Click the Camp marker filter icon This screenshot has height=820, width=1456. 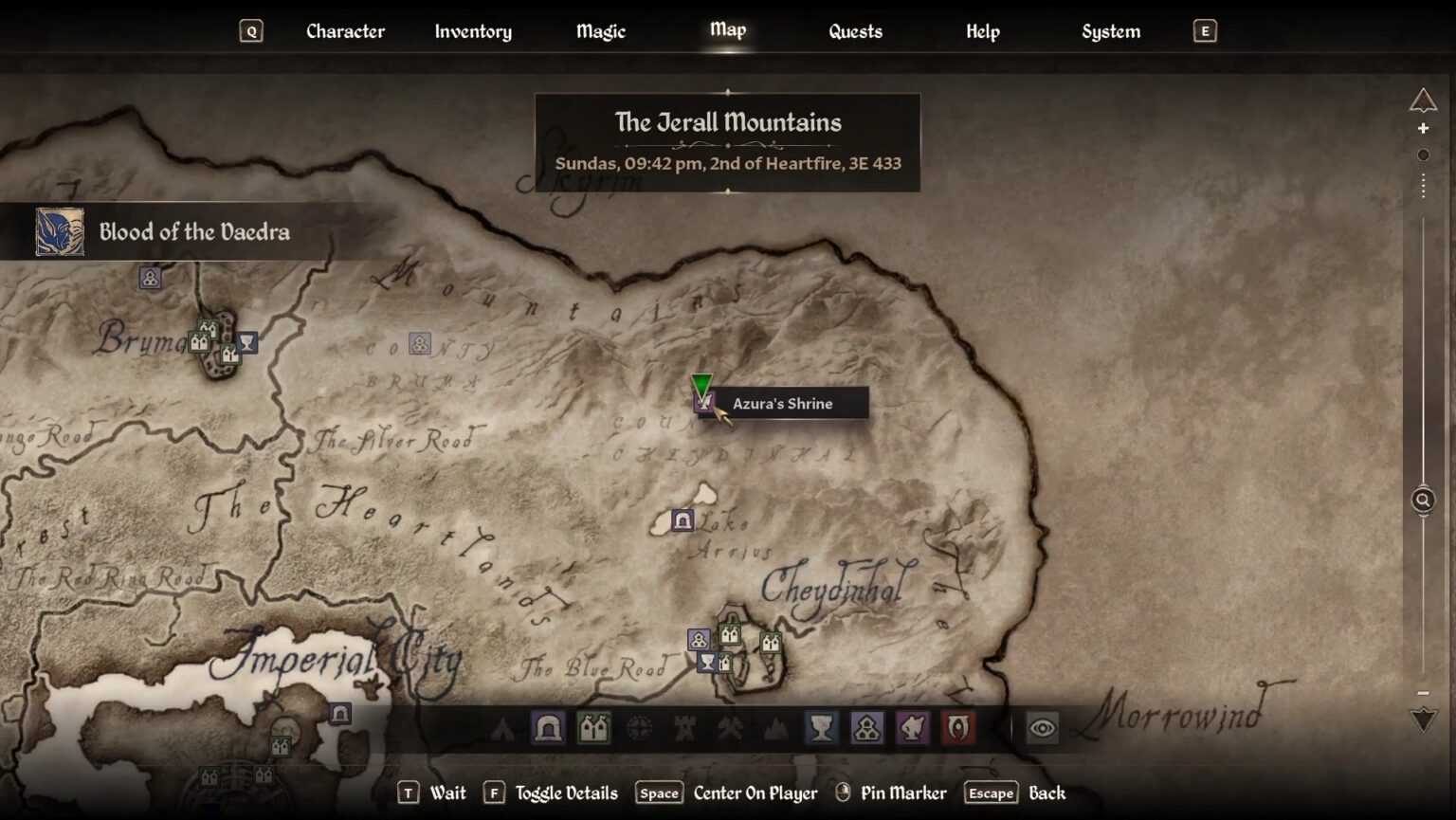point(503,728)
